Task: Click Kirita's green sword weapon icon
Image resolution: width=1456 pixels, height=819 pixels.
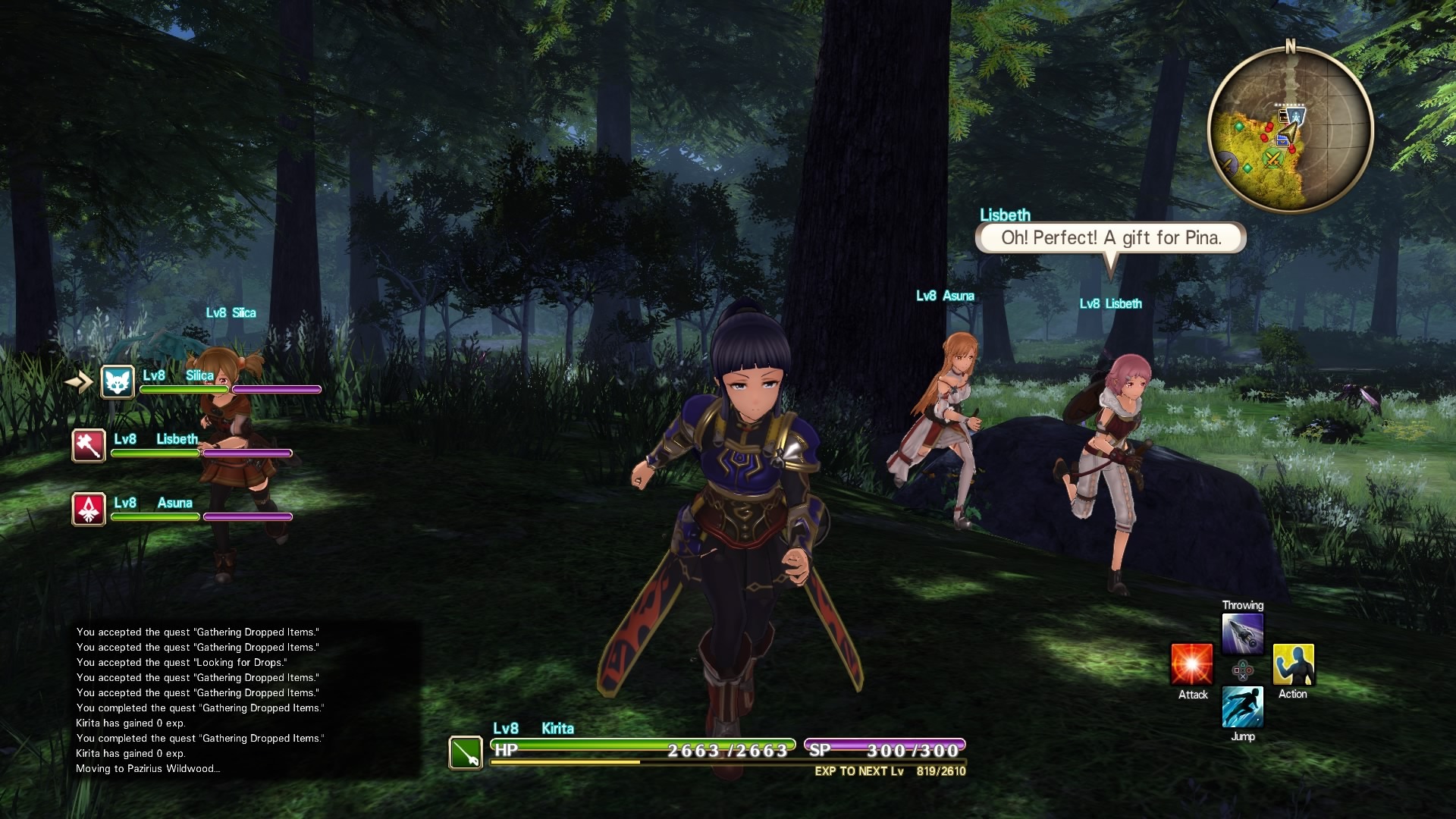Action: tap(465, 752)
